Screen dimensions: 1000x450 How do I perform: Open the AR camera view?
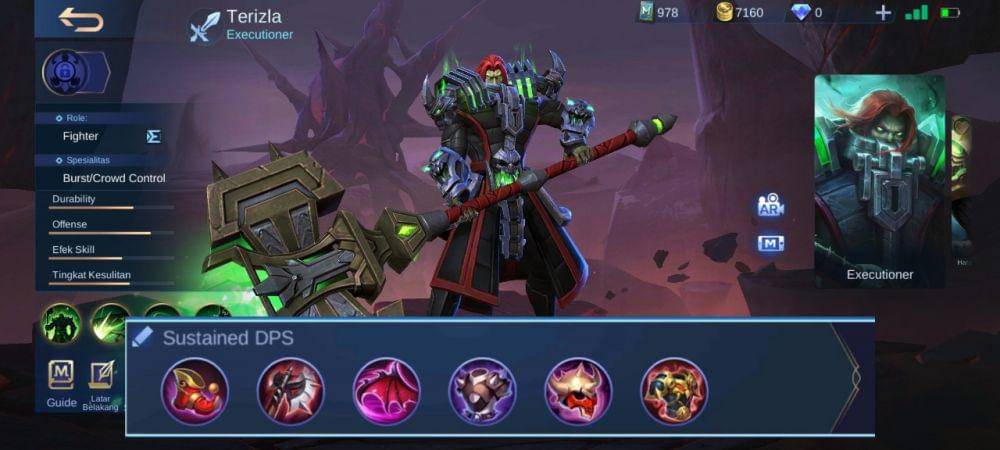pos(769,206)
